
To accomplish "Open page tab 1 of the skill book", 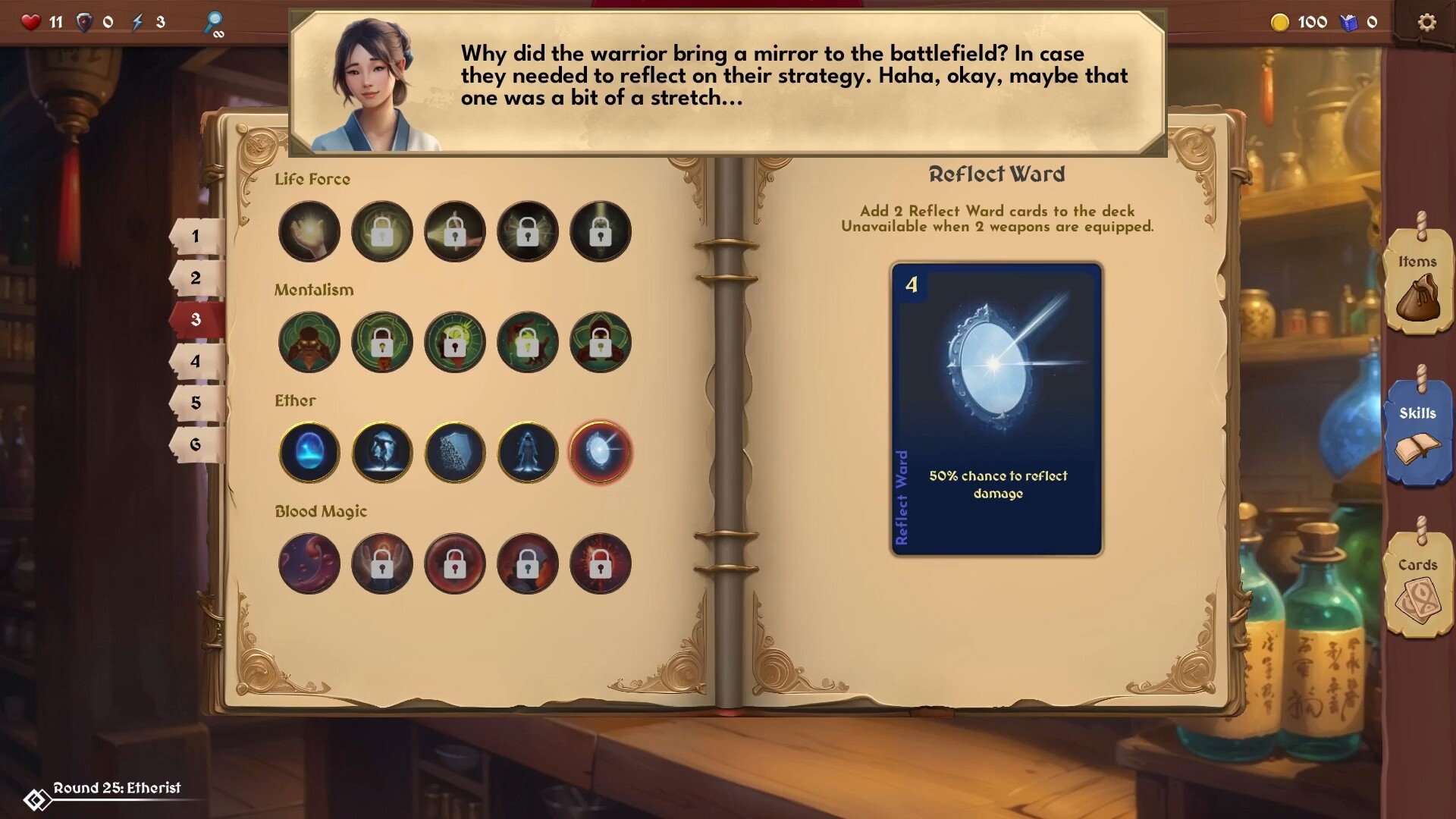I will [x=196, y=236].
